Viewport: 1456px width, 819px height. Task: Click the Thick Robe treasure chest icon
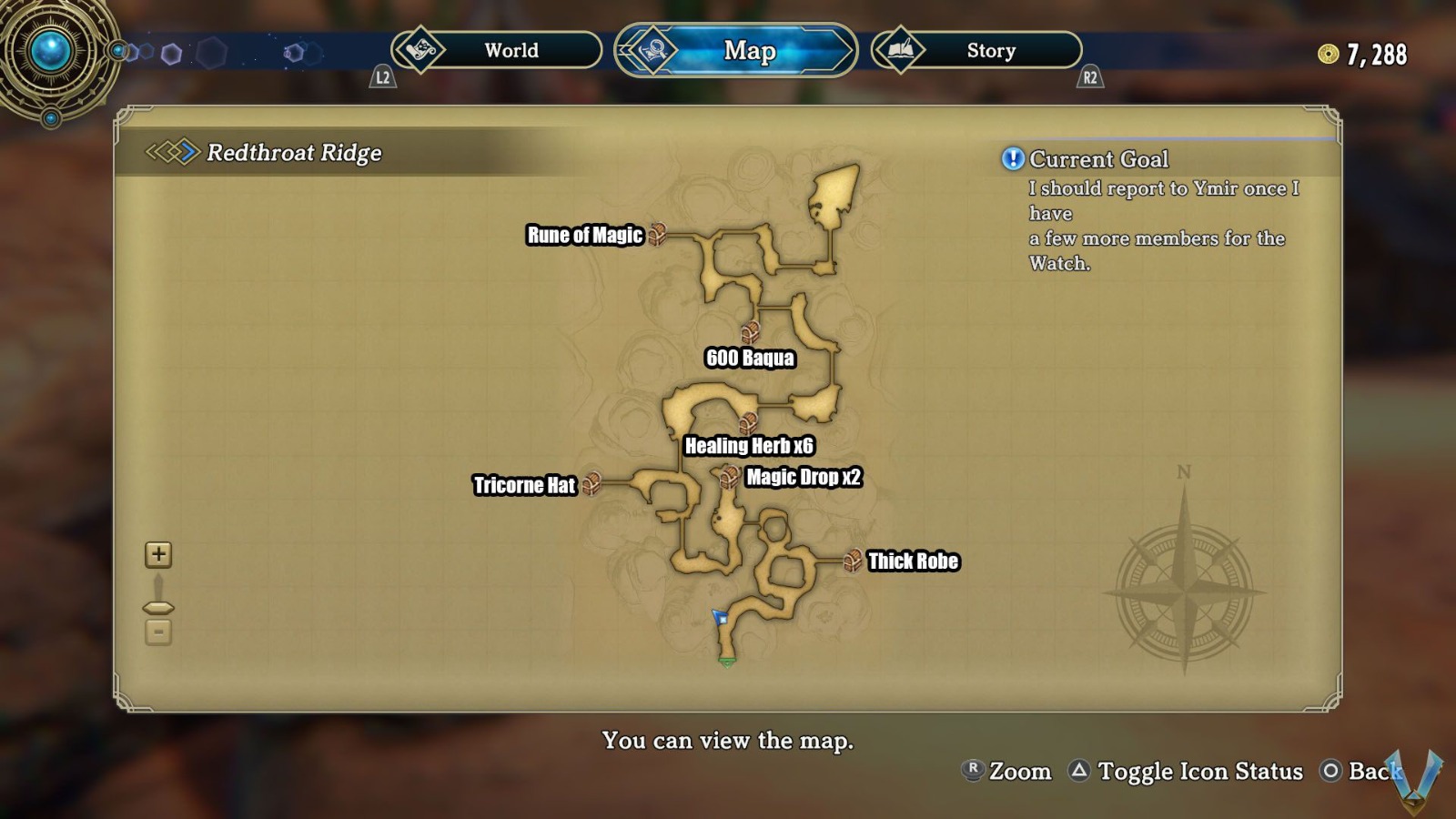coord(852,560)
